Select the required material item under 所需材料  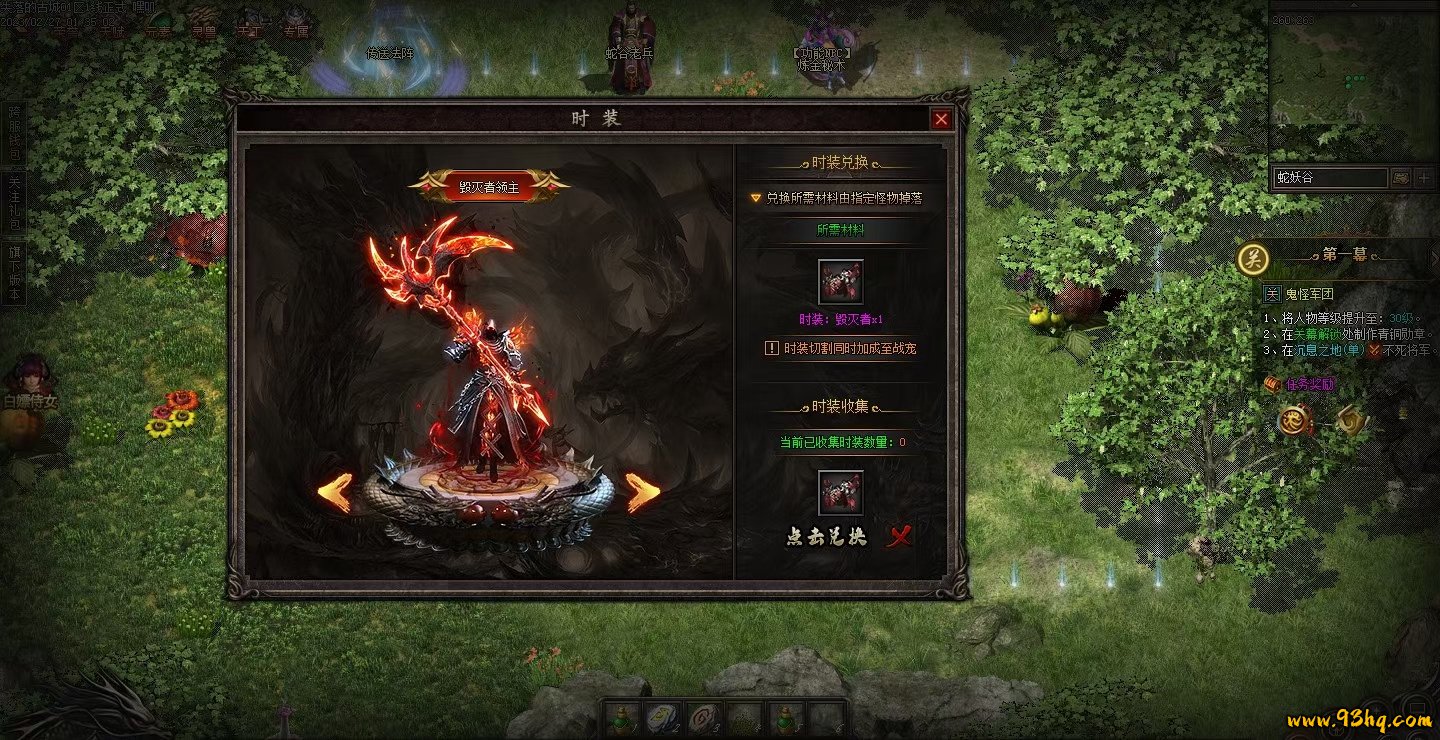tap(840, 282)
